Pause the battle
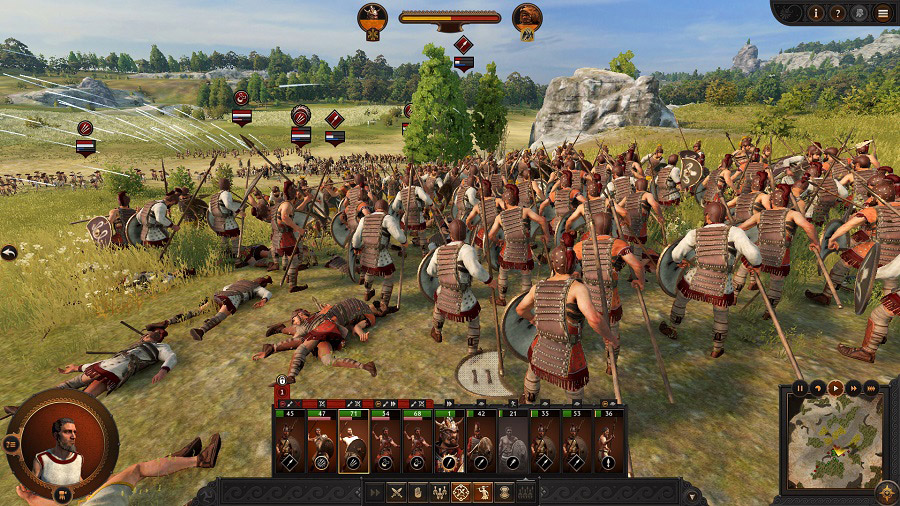Screen dimensions: 900x506 pyautogui.click(x=799, y=387)
